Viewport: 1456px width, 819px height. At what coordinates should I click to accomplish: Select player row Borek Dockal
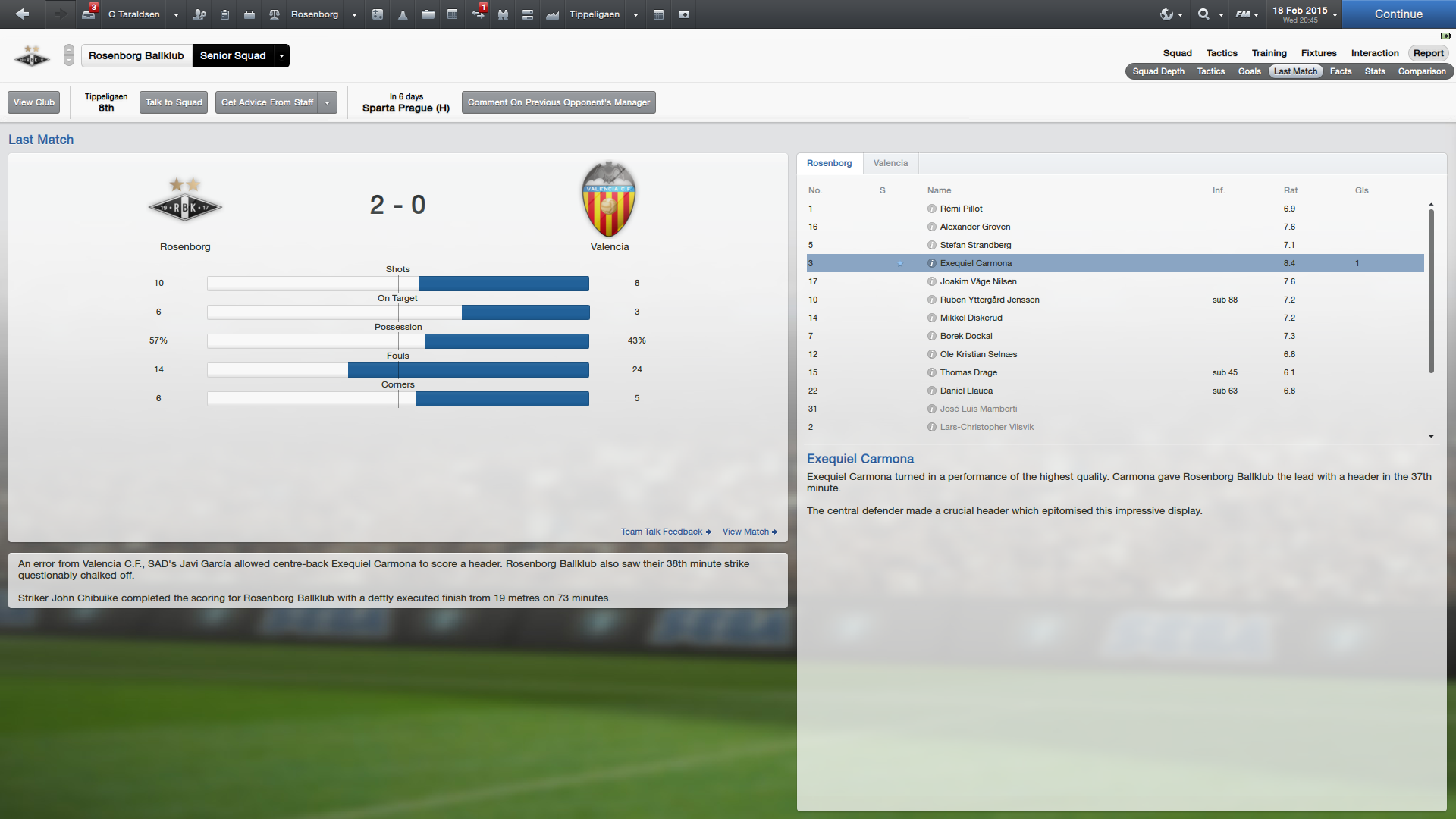pos(965,336)
